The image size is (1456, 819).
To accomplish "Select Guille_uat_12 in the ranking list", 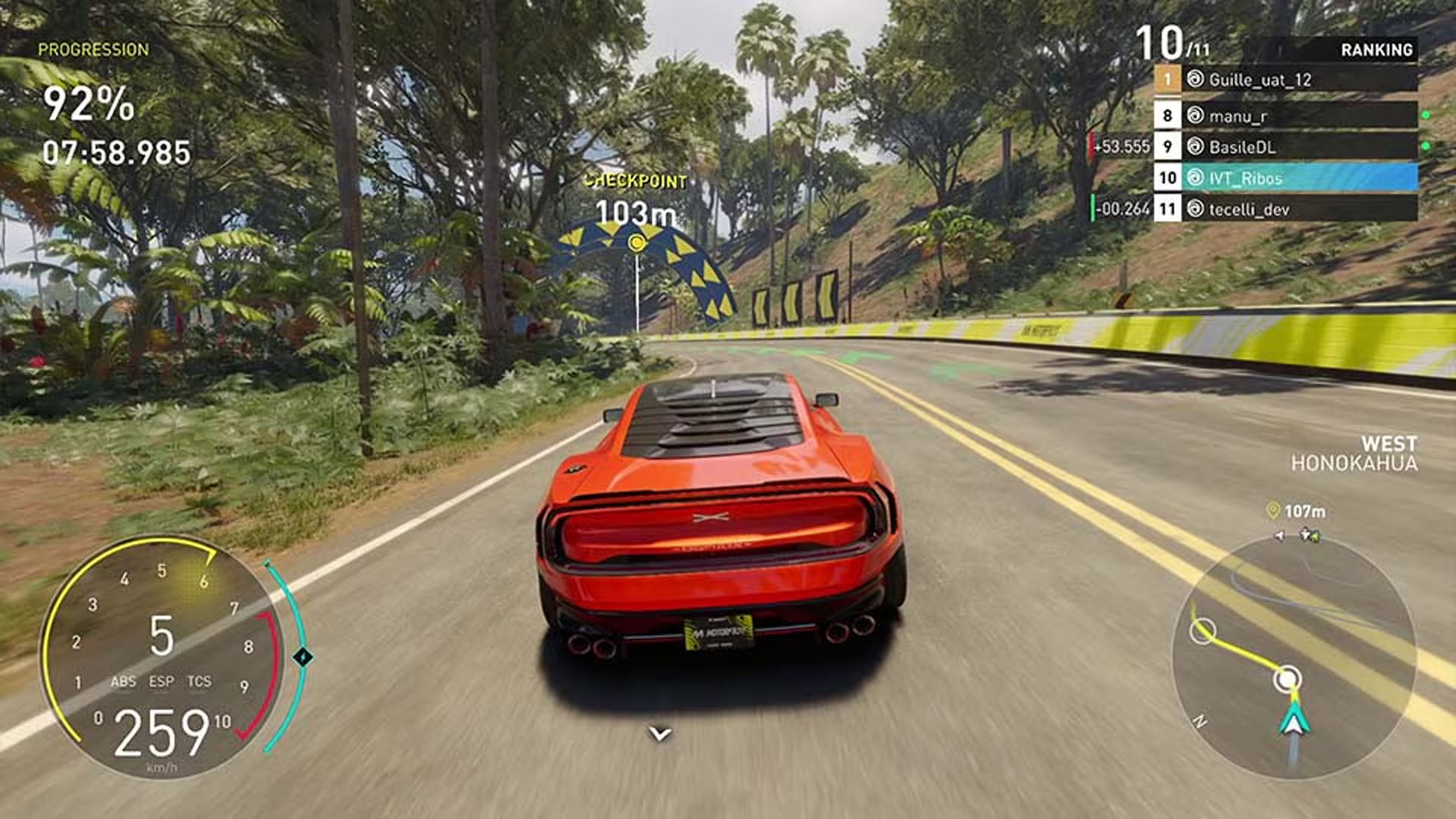I will (x=1285, y=80).
